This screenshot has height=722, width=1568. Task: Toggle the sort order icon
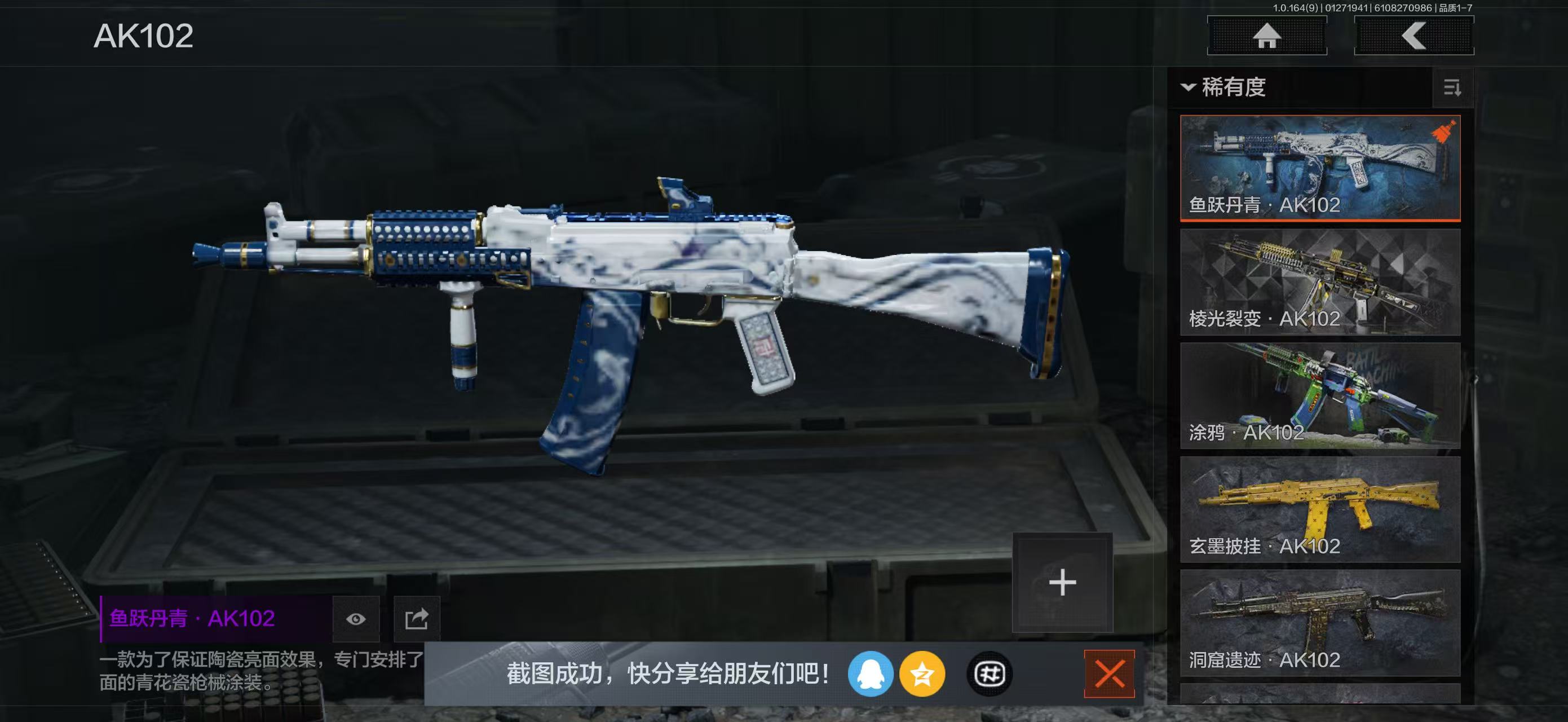1452,88
